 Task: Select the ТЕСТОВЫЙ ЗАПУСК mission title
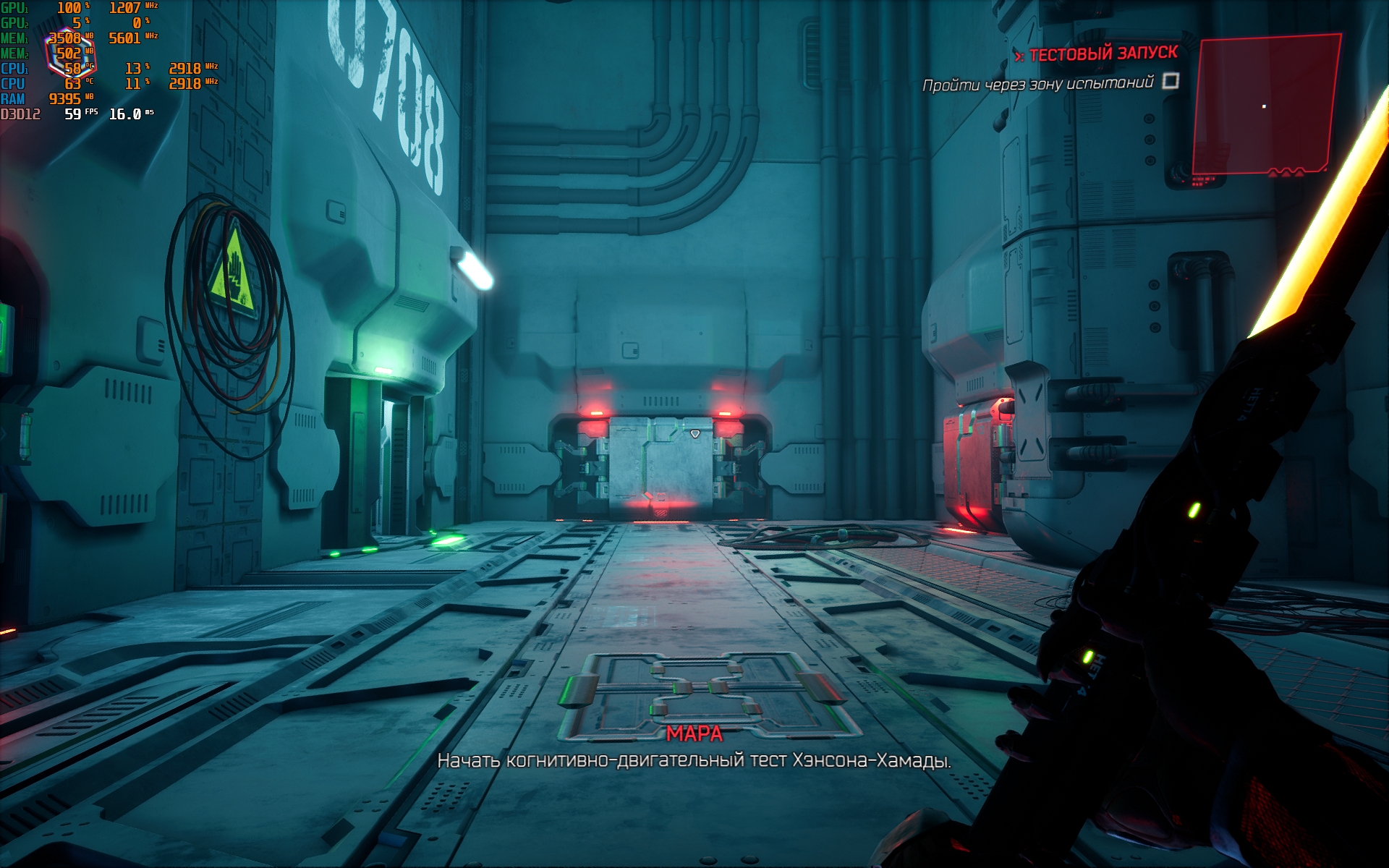[1103, 54]
